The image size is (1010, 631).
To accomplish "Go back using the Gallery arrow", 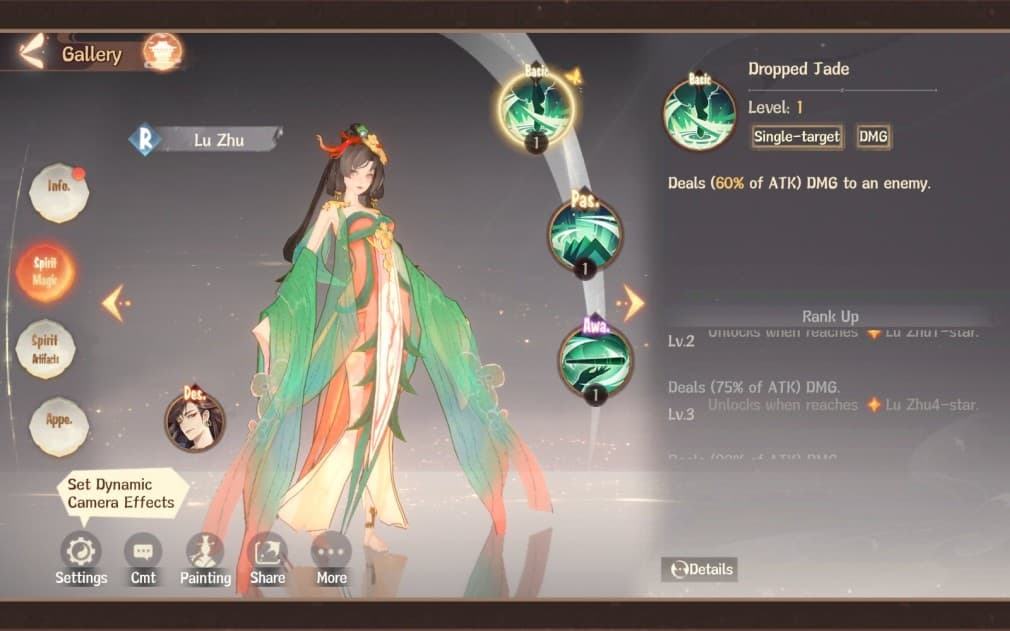I will pos(32,52).
